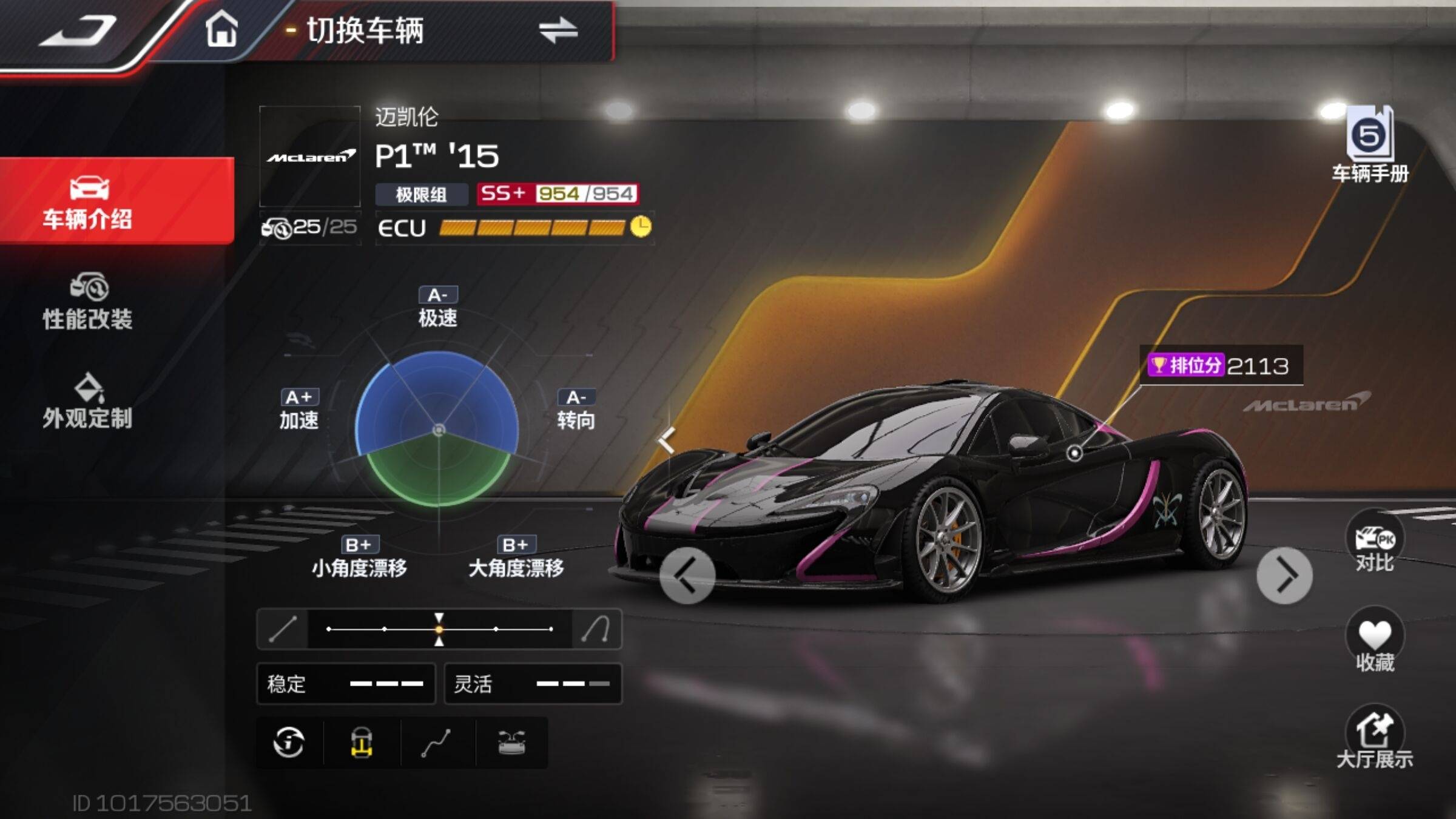Choose the straight-line handling preset icon

coord(283,629)
